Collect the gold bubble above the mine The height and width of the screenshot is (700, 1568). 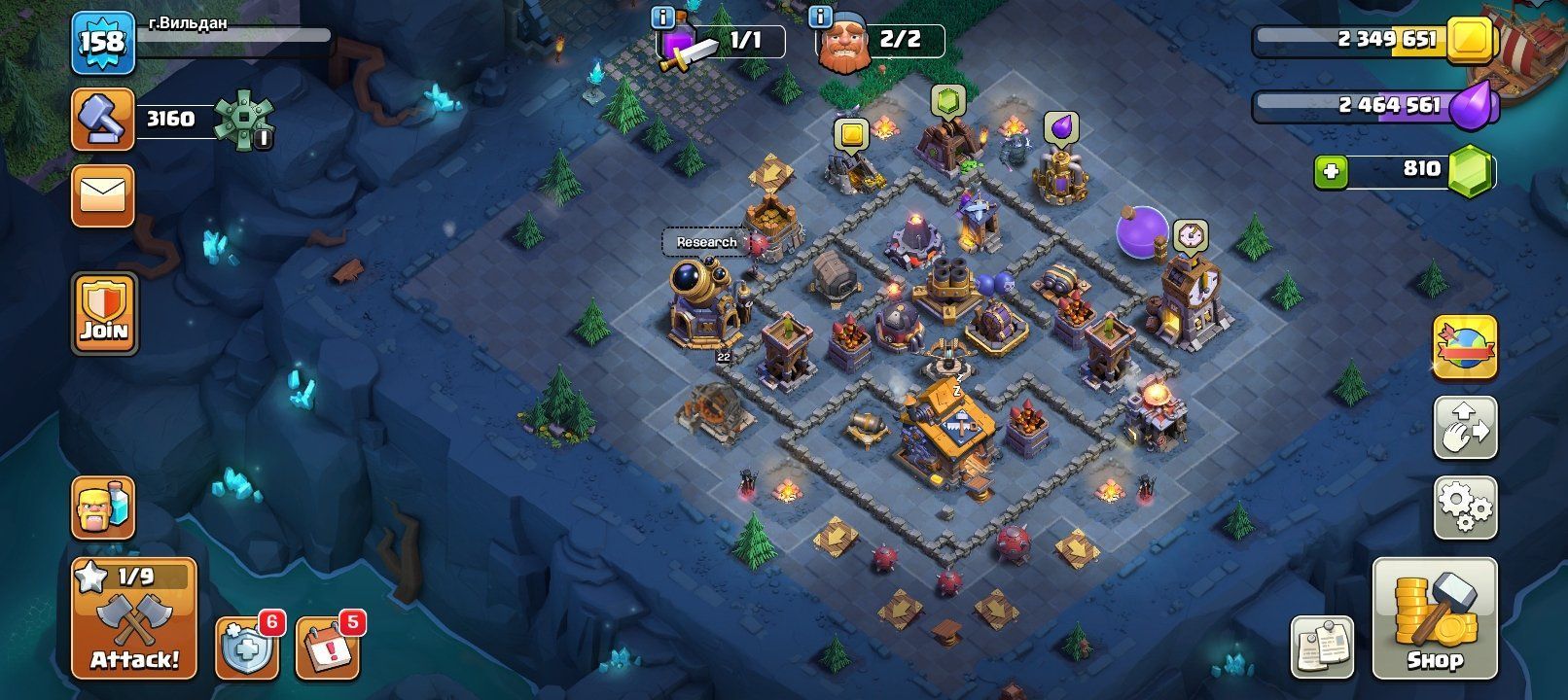[x=851, y=134]
